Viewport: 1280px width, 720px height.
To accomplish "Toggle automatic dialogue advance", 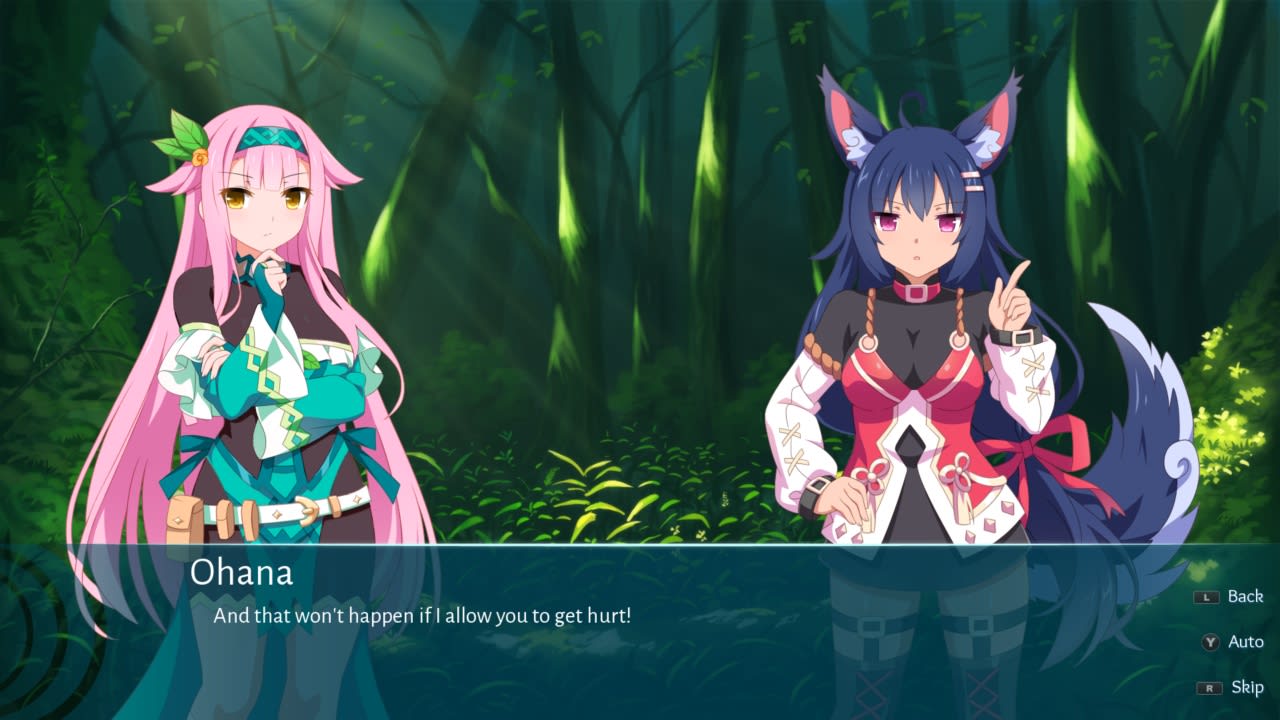I will click(x=1247, y=642).
